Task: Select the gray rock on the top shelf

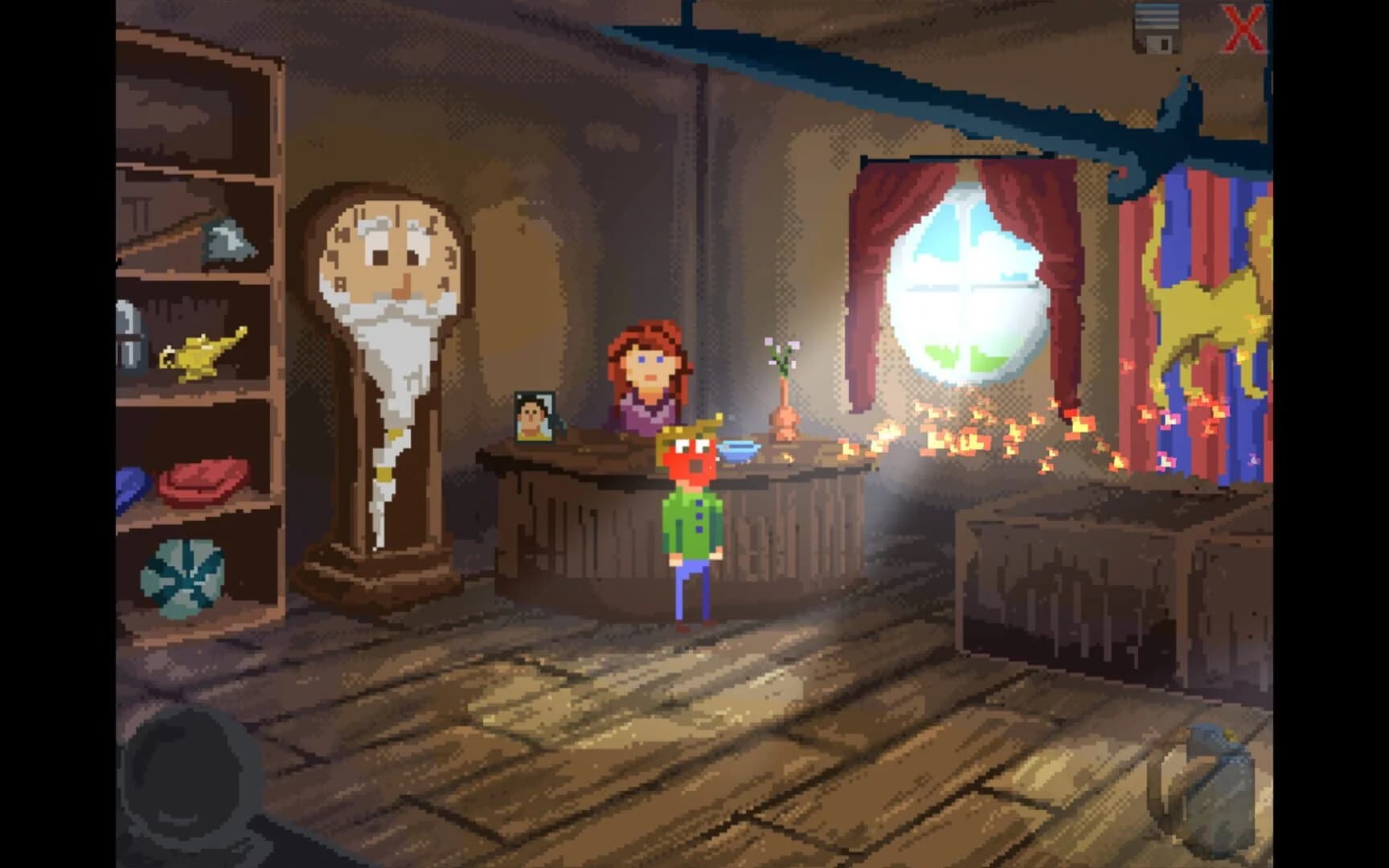Action: [x=228, y=241]
